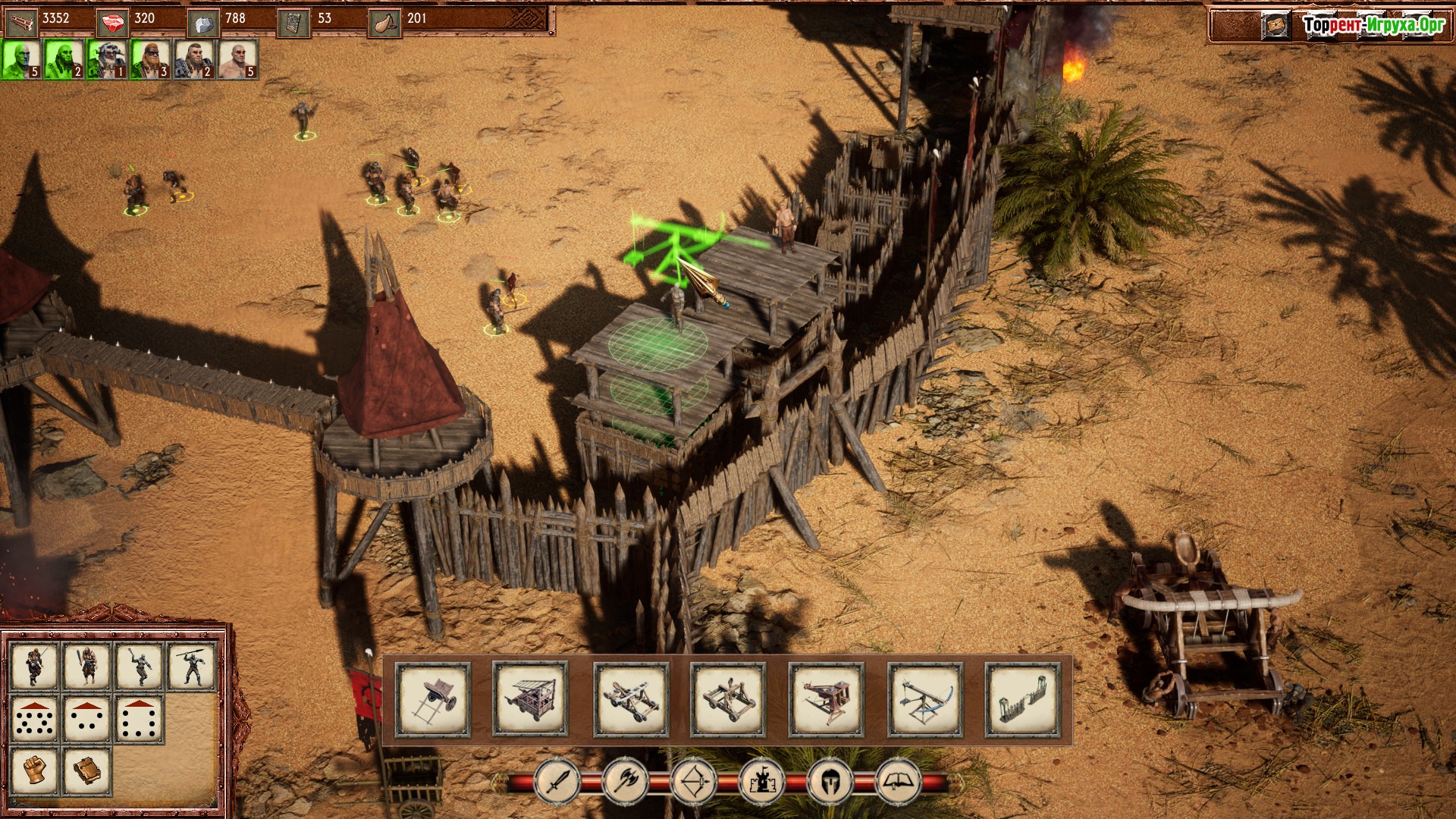Viewport: 1456px width, 819px height.
Task: Open the sword category button
Action: [557, 781]
